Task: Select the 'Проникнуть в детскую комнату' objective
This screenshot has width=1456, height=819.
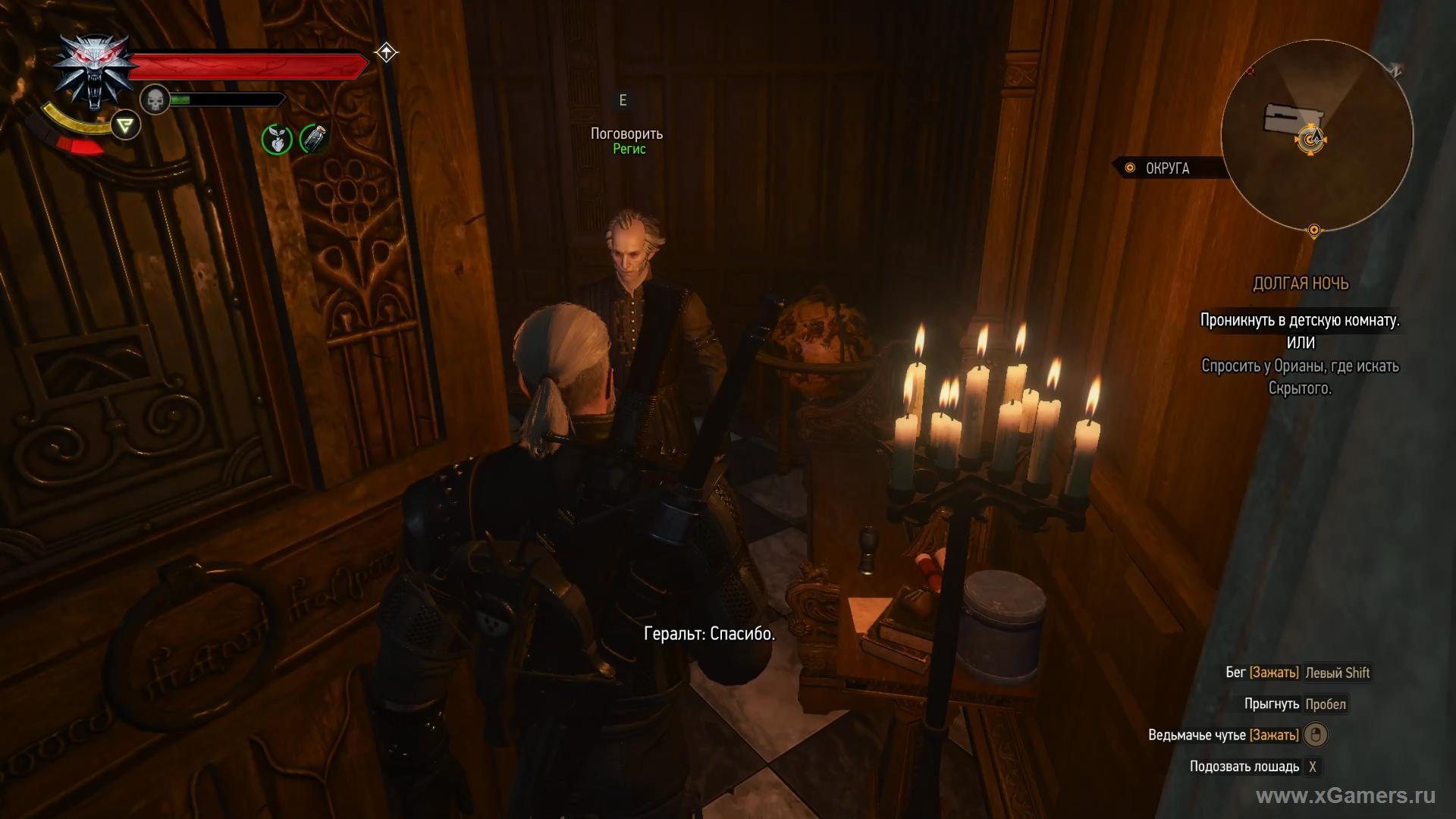Action: [x=1300, y=321]
